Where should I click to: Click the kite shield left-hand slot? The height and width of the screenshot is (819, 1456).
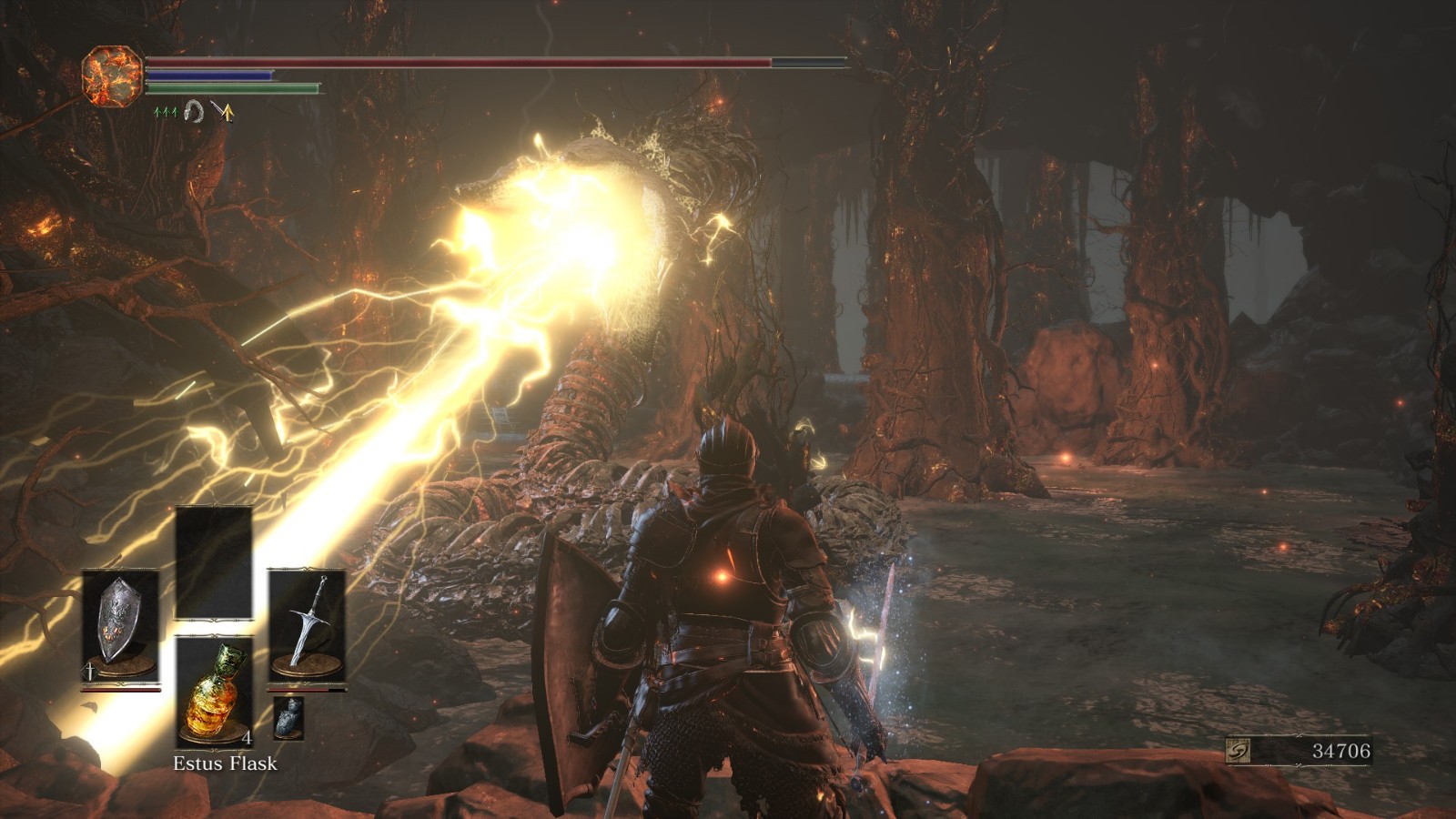click(120, 626)
